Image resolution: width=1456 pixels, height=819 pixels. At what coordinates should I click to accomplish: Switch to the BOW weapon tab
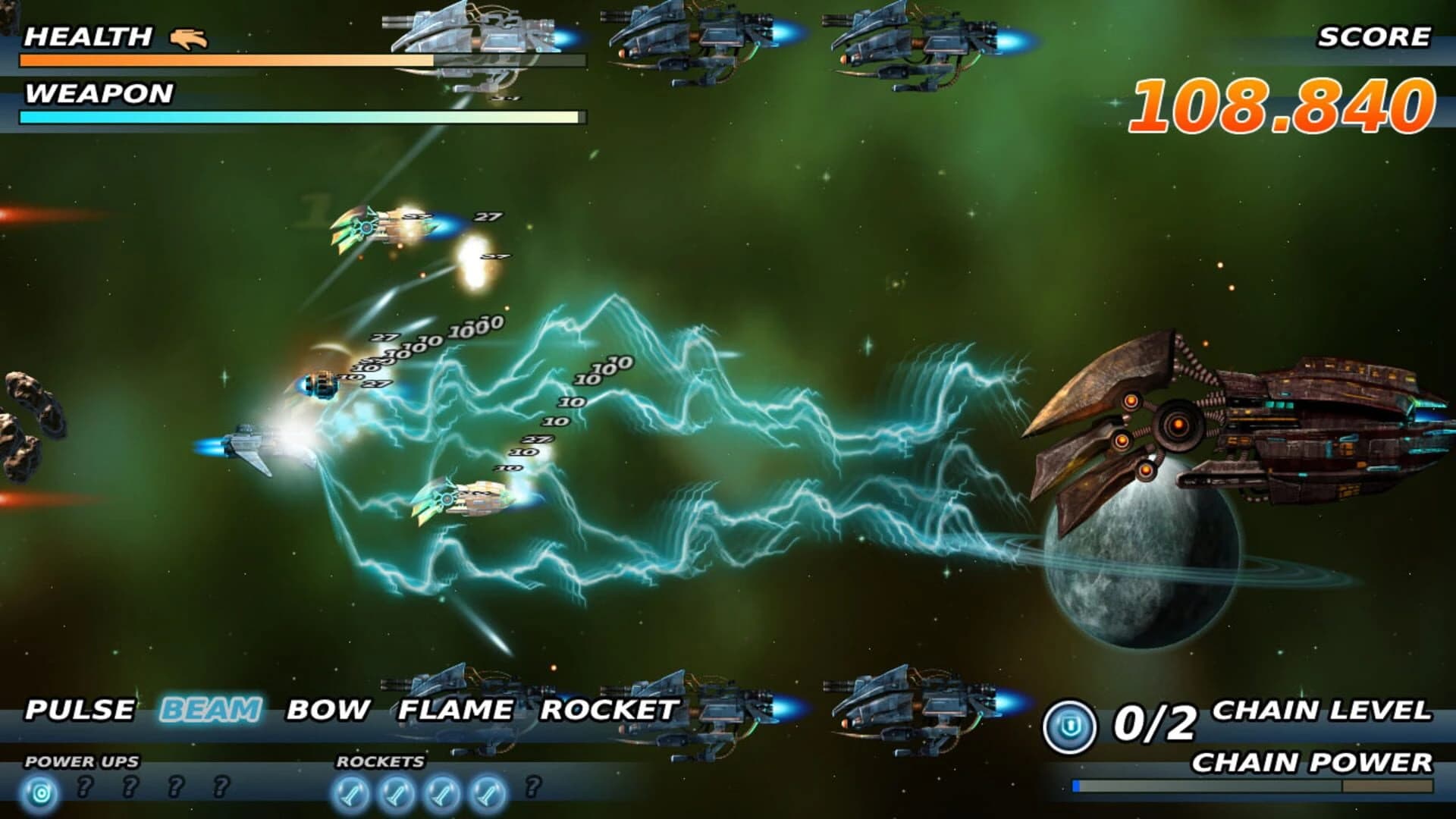326,709
